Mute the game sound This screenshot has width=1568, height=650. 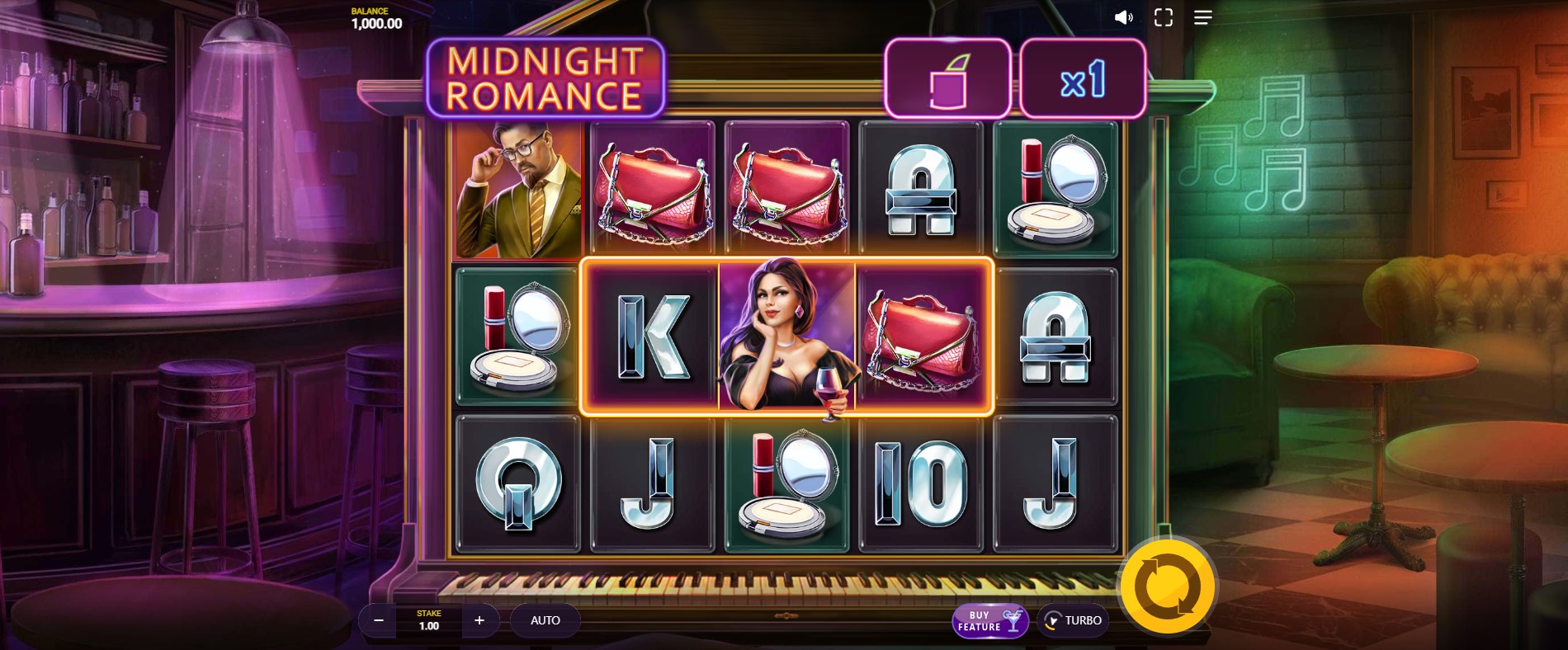point(1123,17)
